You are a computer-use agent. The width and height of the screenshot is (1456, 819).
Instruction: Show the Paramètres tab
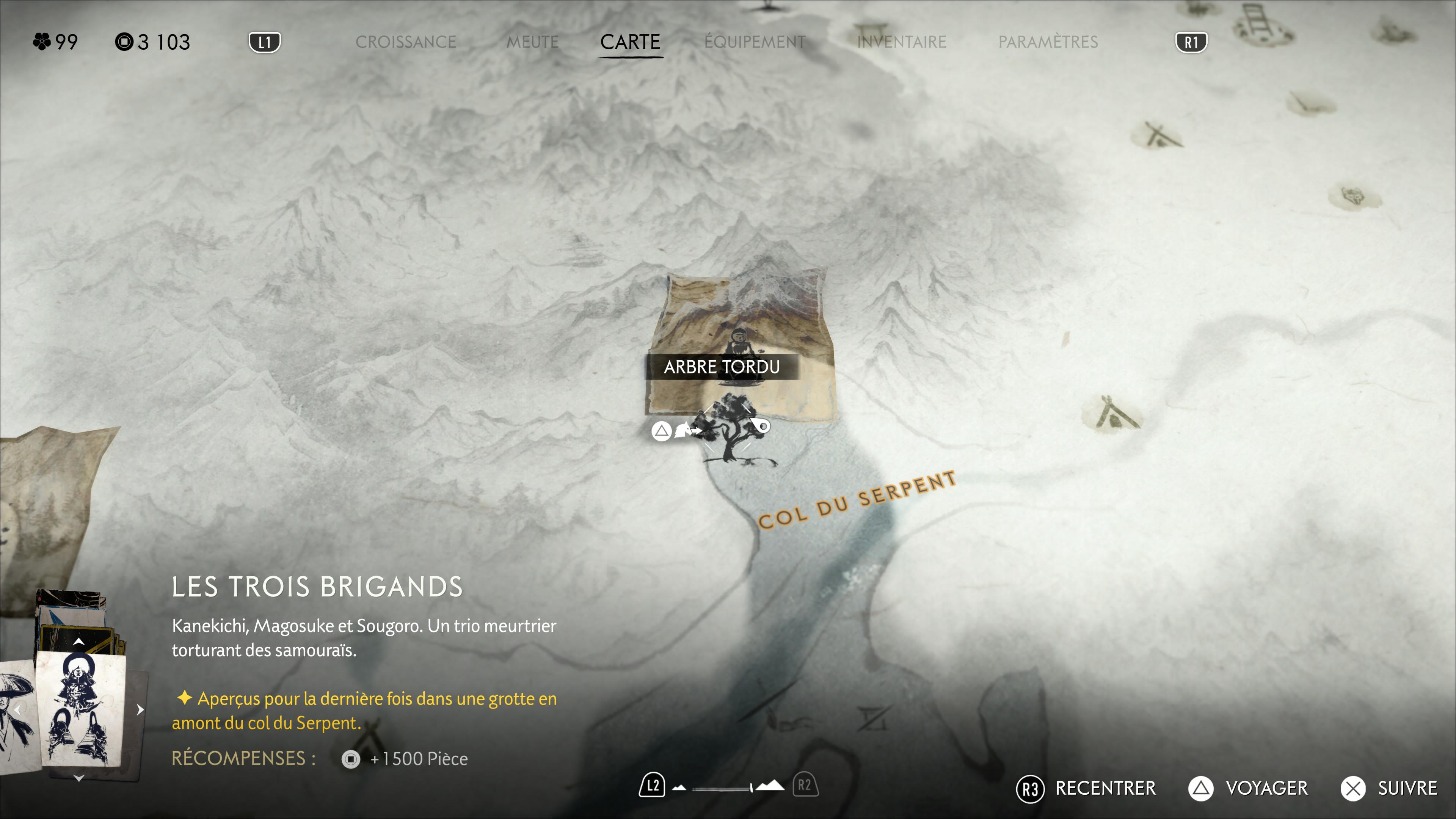(1048, 42)
